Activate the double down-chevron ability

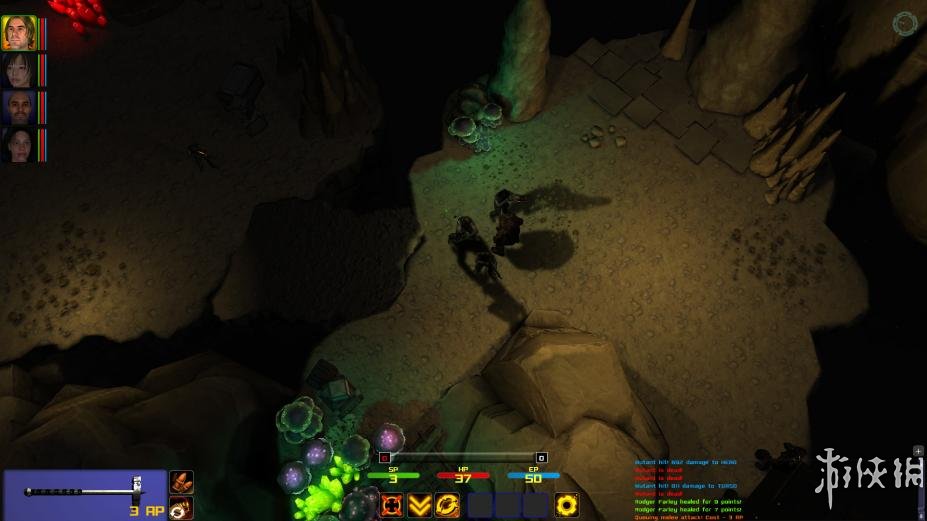click(420, 505)
